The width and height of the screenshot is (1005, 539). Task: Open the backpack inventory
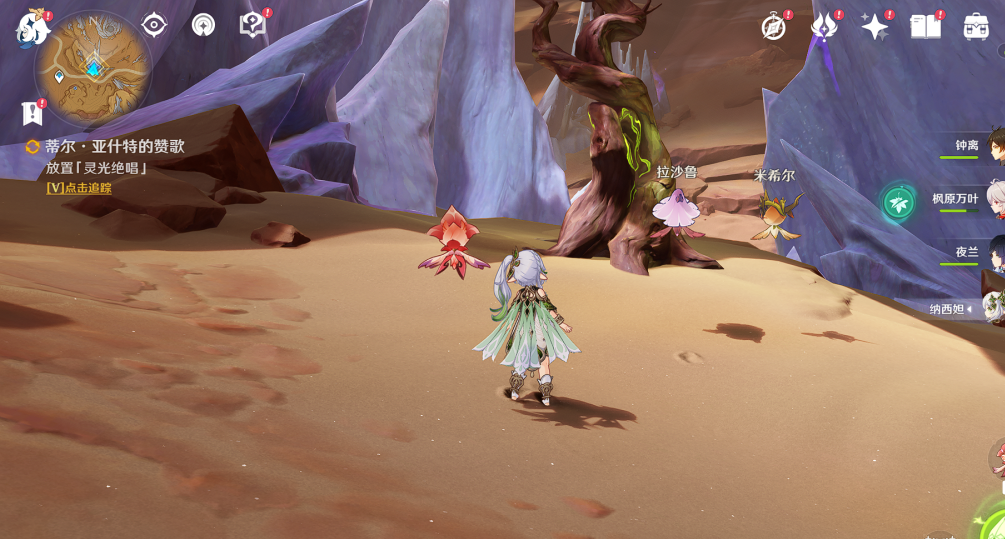(976, 27)
